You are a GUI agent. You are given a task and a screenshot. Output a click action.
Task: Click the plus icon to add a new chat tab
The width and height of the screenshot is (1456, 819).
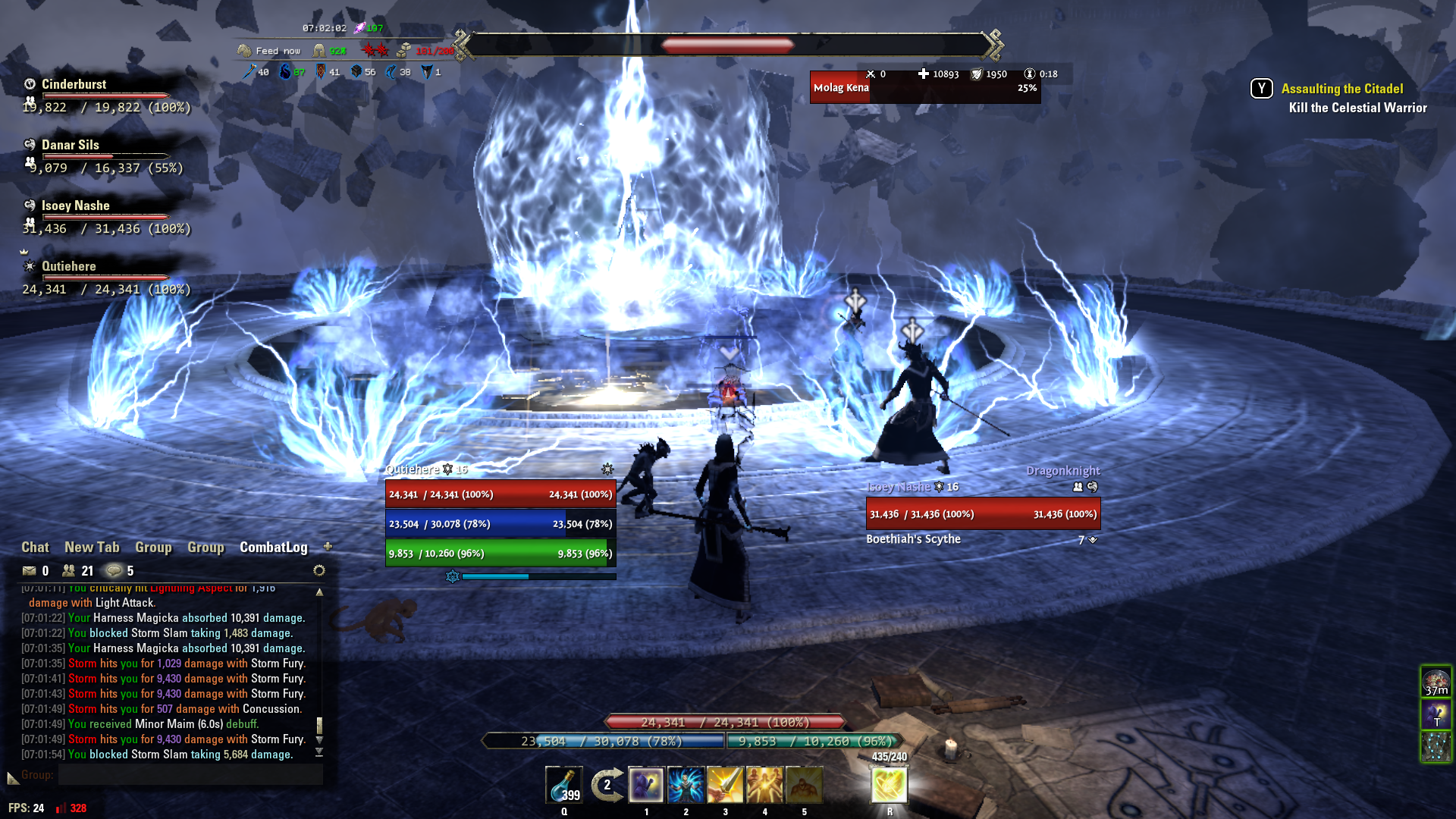click(x=328, y=546)
